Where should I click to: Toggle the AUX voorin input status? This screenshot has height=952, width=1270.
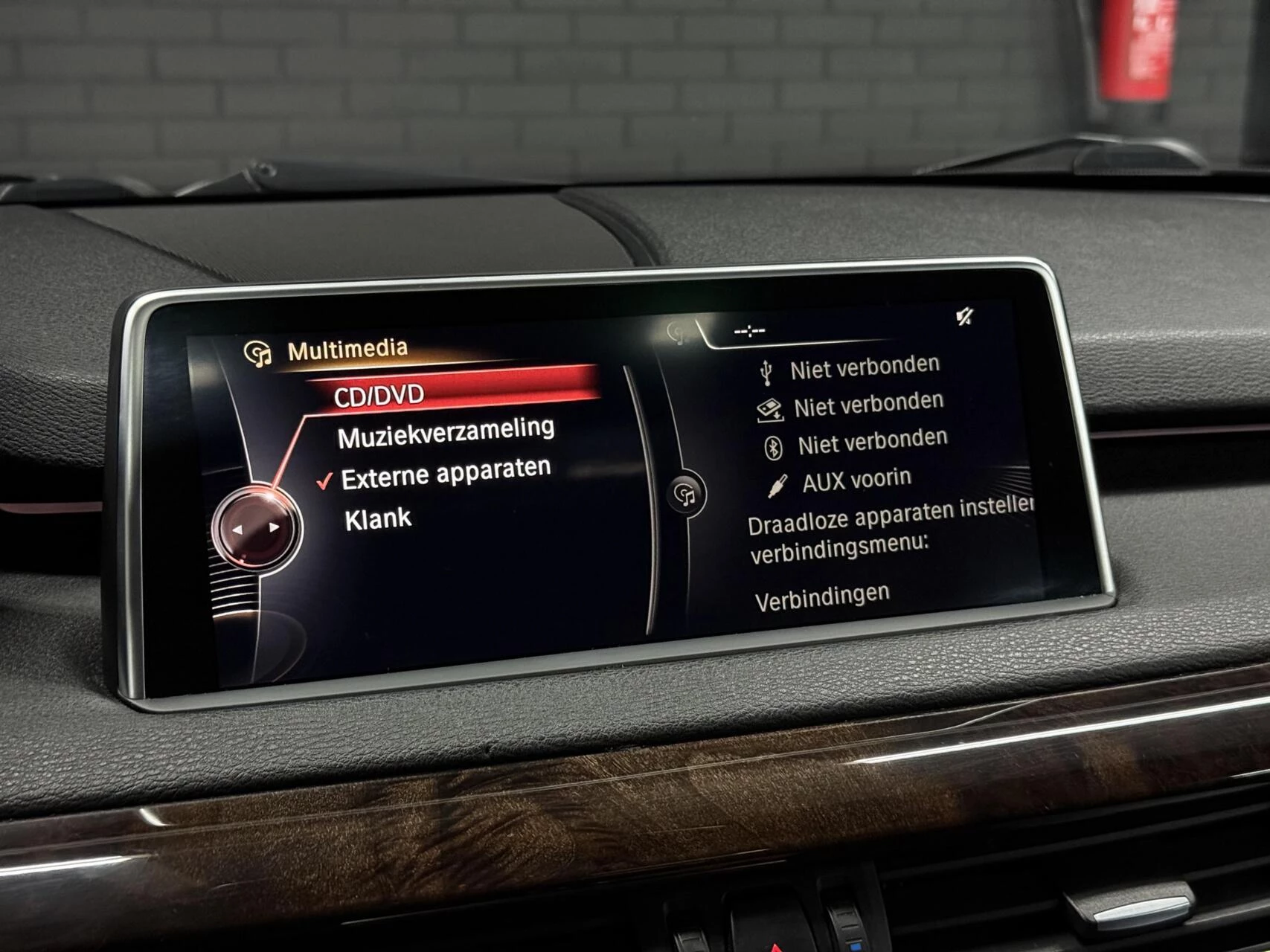pos(853,480)
